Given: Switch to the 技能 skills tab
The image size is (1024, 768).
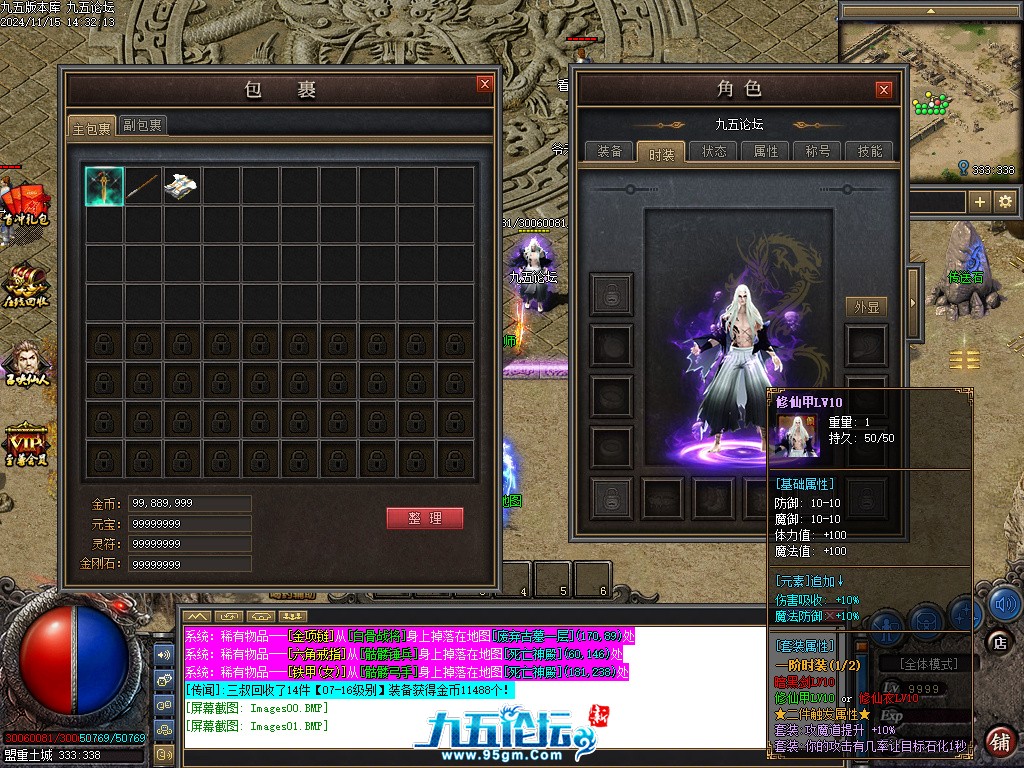Looking at the screenshot, I should 870,151.
